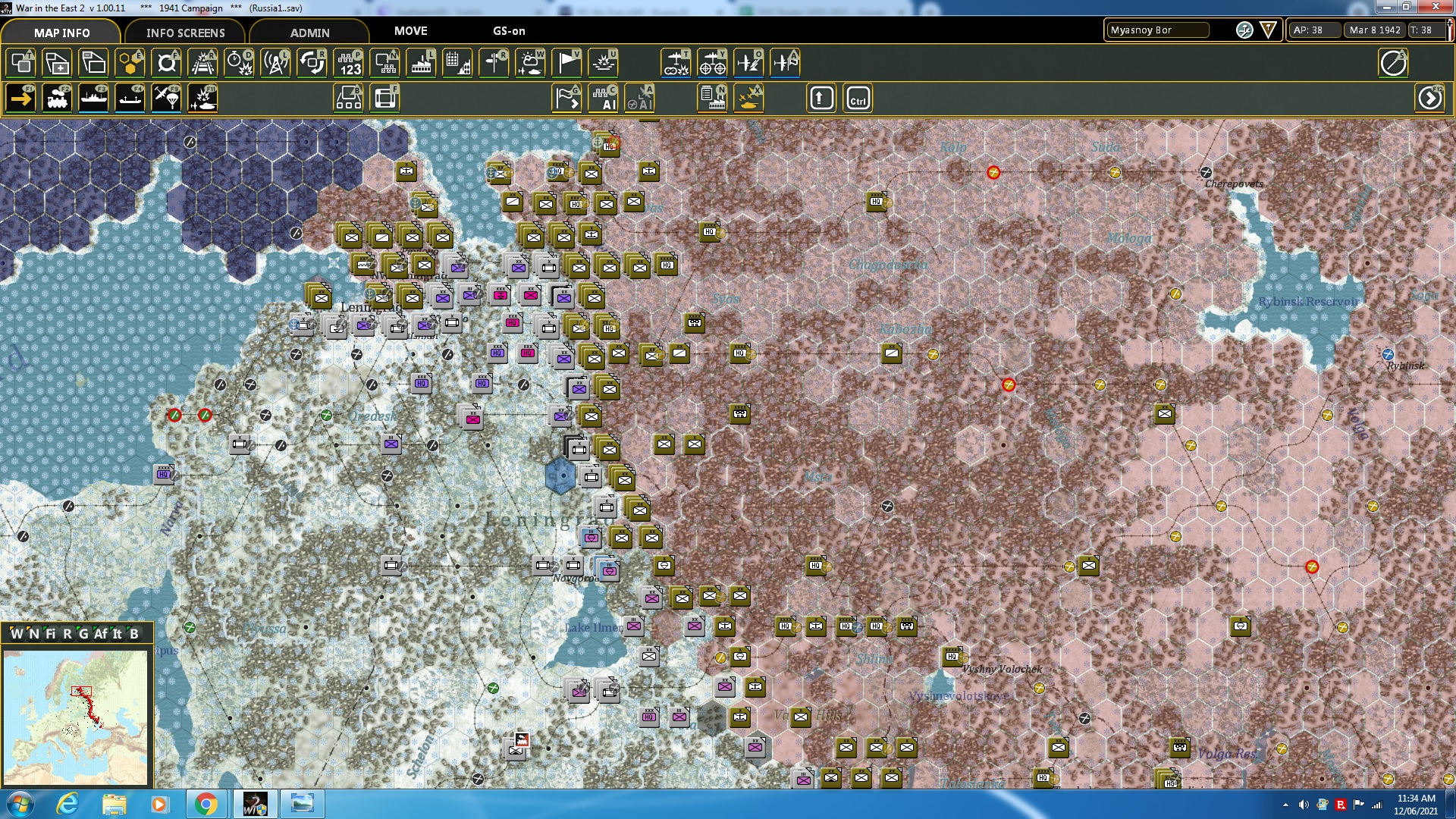This screenshot has width=1456, height=819.
Task: Enable the Shift arrow modifier button
Action: point(821,98)
